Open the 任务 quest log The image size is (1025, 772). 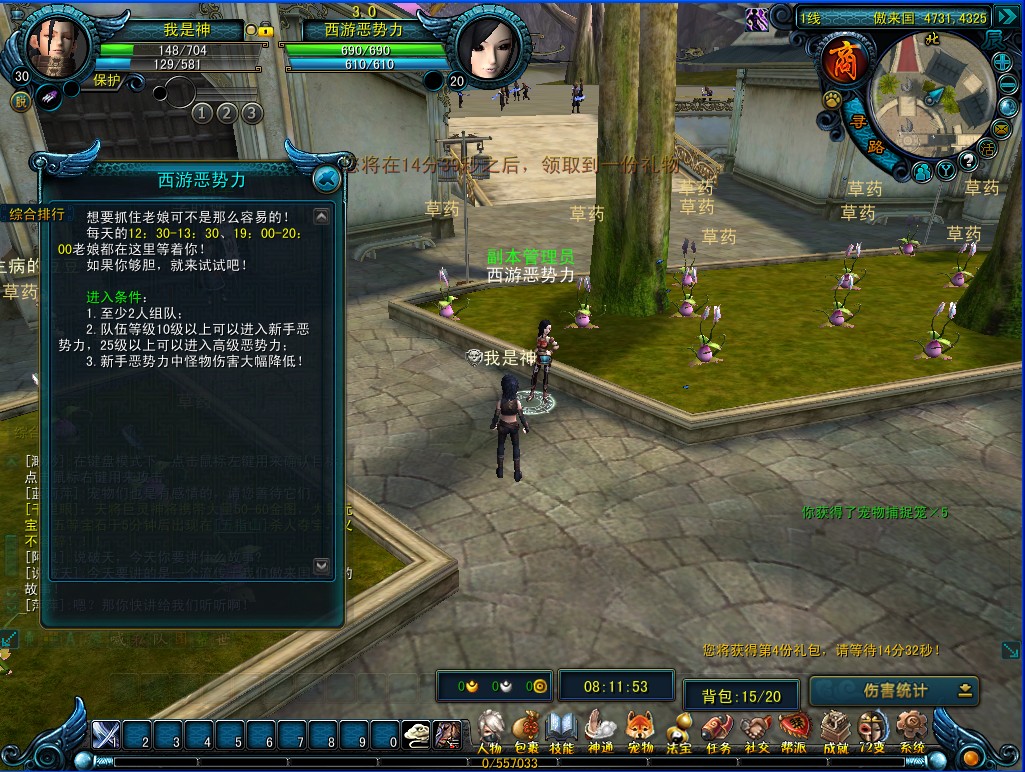tap(718, 730)
